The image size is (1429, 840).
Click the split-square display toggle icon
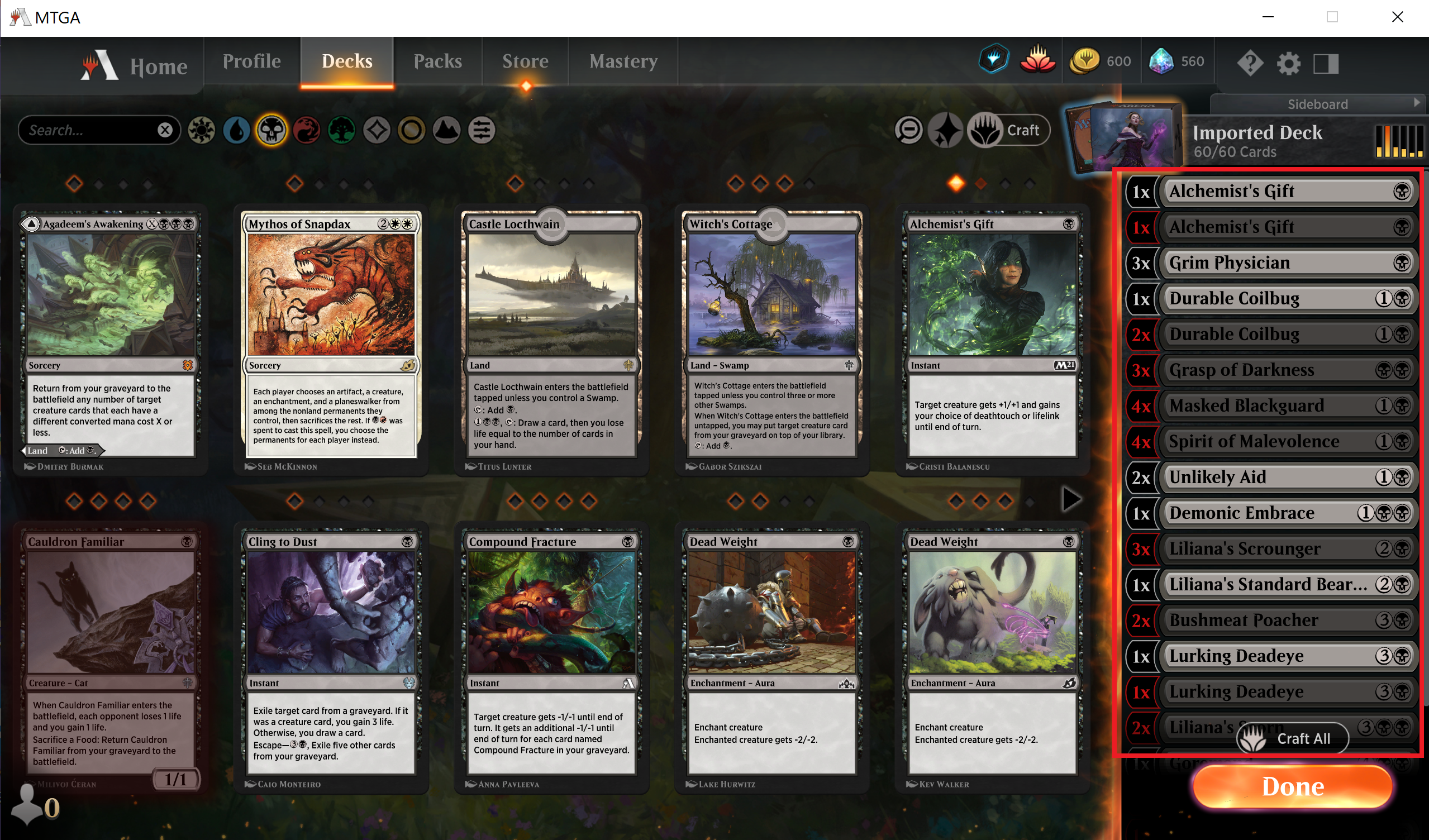[x=1328, y=63]
